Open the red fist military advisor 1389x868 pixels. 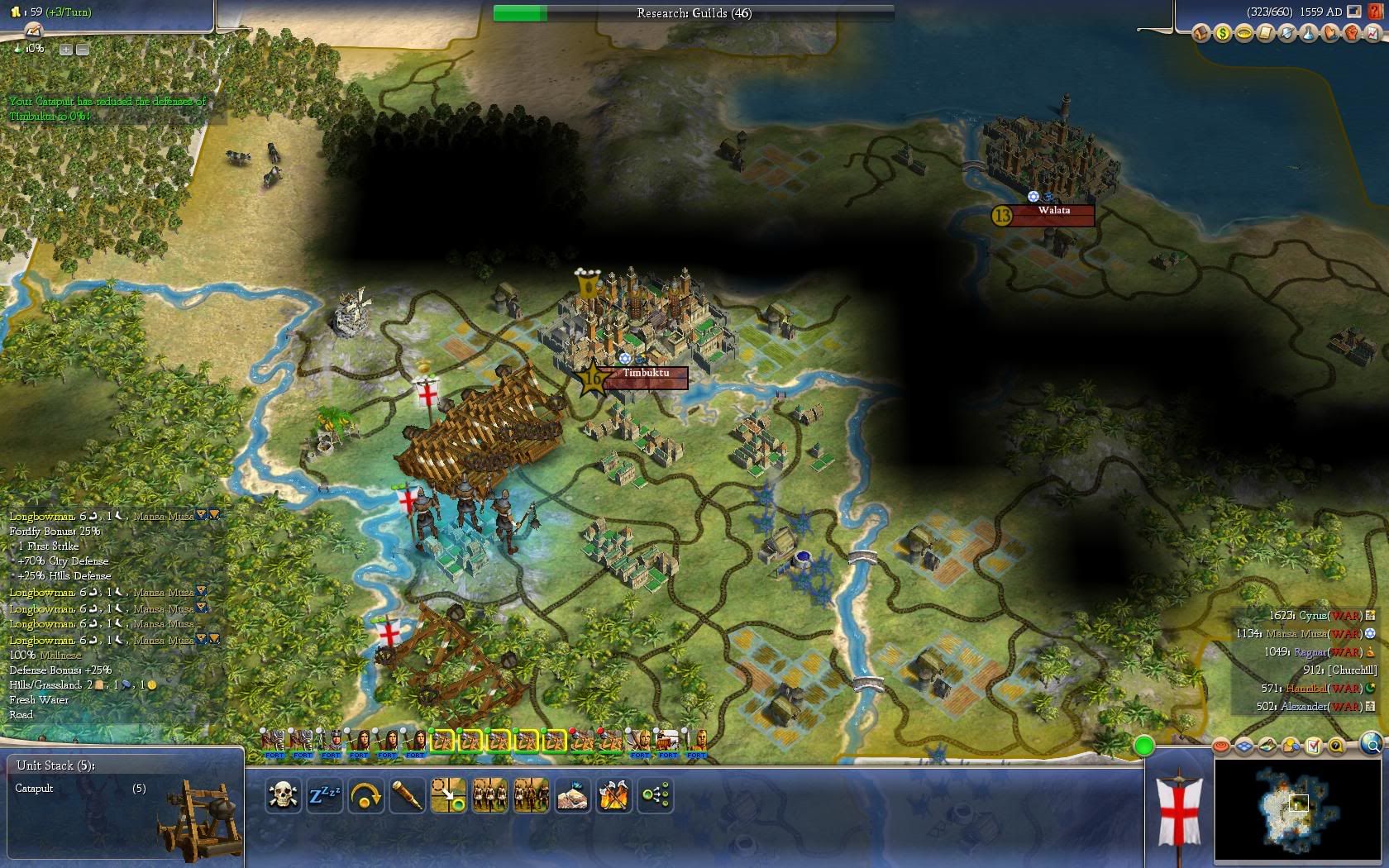pos(1351,34)
